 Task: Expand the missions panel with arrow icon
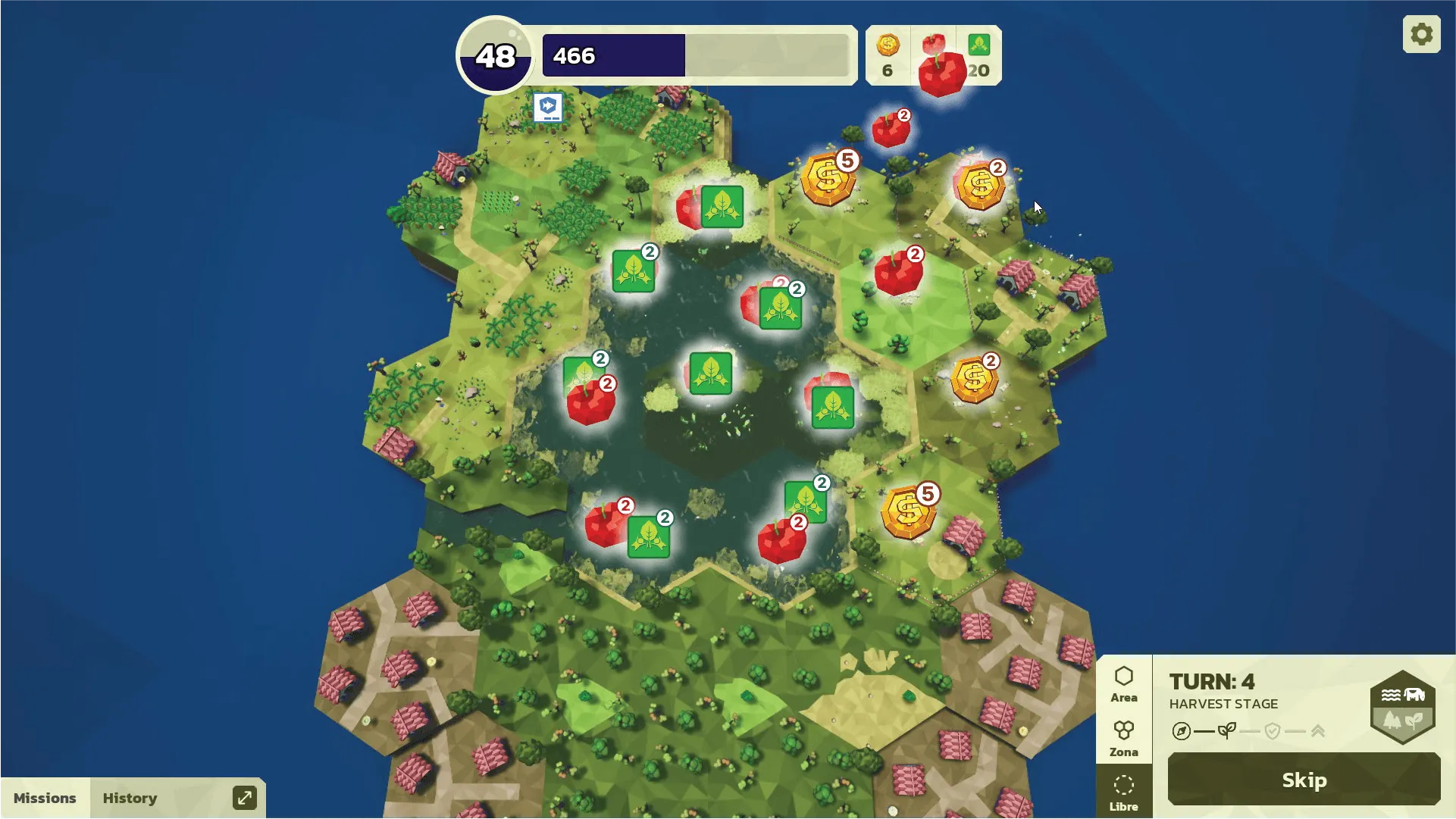tap(244, 798)
